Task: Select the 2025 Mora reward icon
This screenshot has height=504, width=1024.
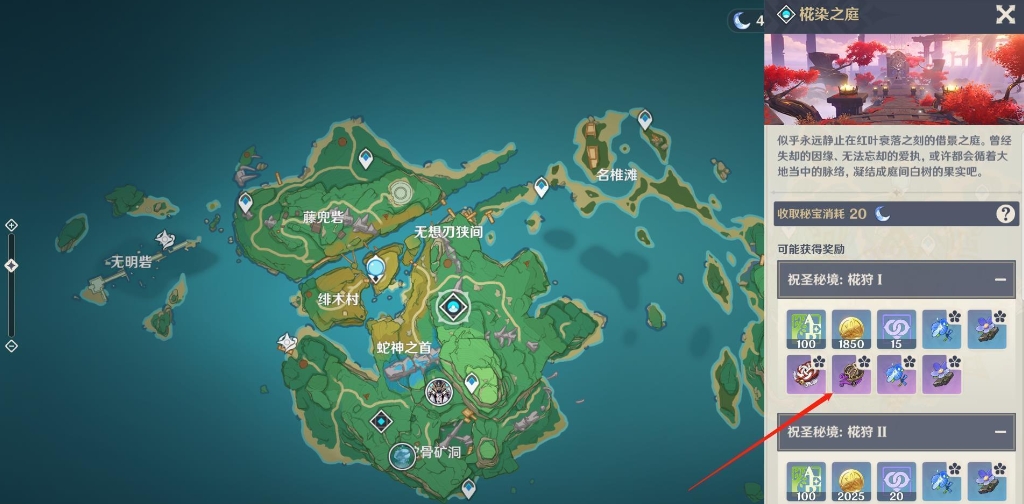Action: tap(851, 480)
